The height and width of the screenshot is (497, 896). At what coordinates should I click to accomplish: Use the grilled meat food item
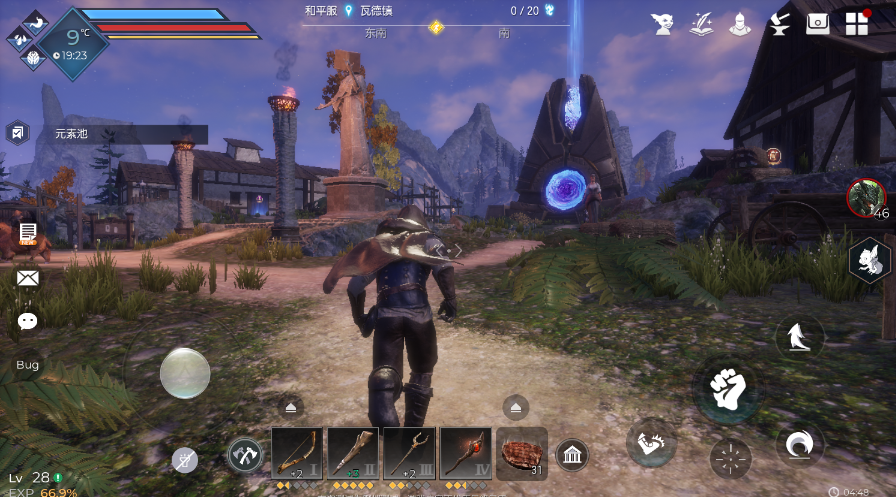(521, 453)
